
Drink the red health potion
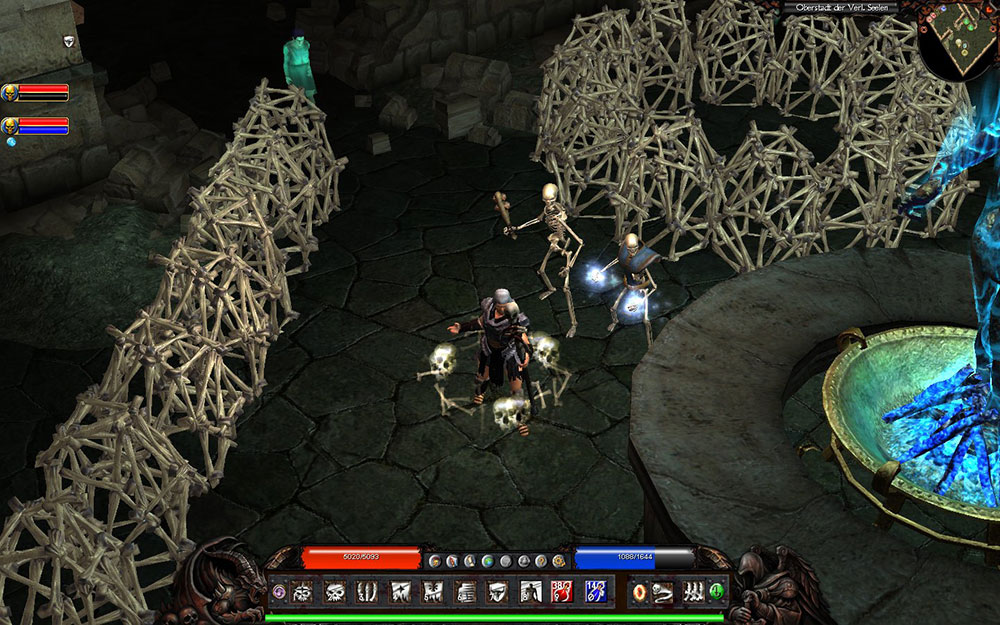(x=562, y=592)
